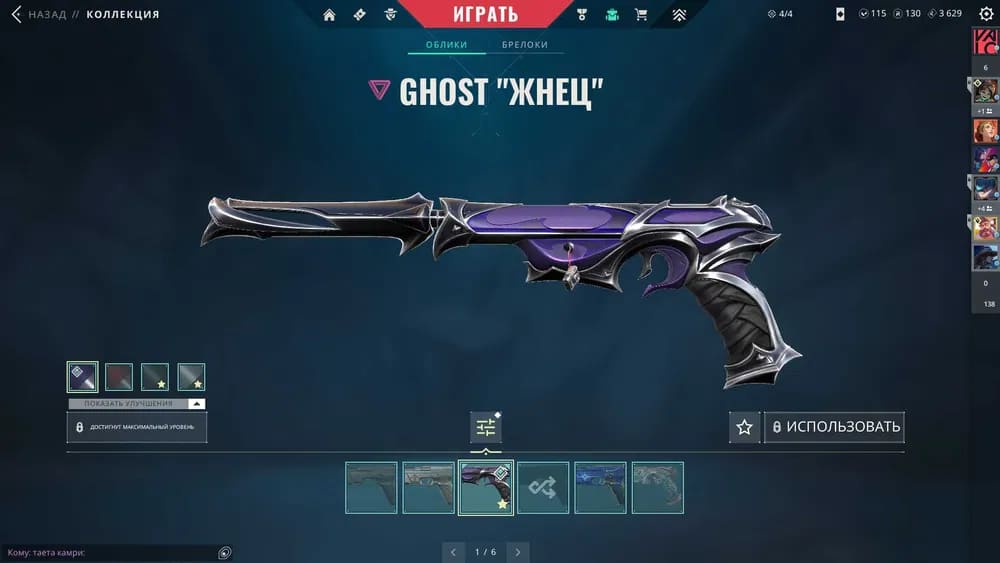This screenshot has width=1000, height=563.
Task: Select the currently chosen Жнец skin thumbnail
Action: coord(486,488)
